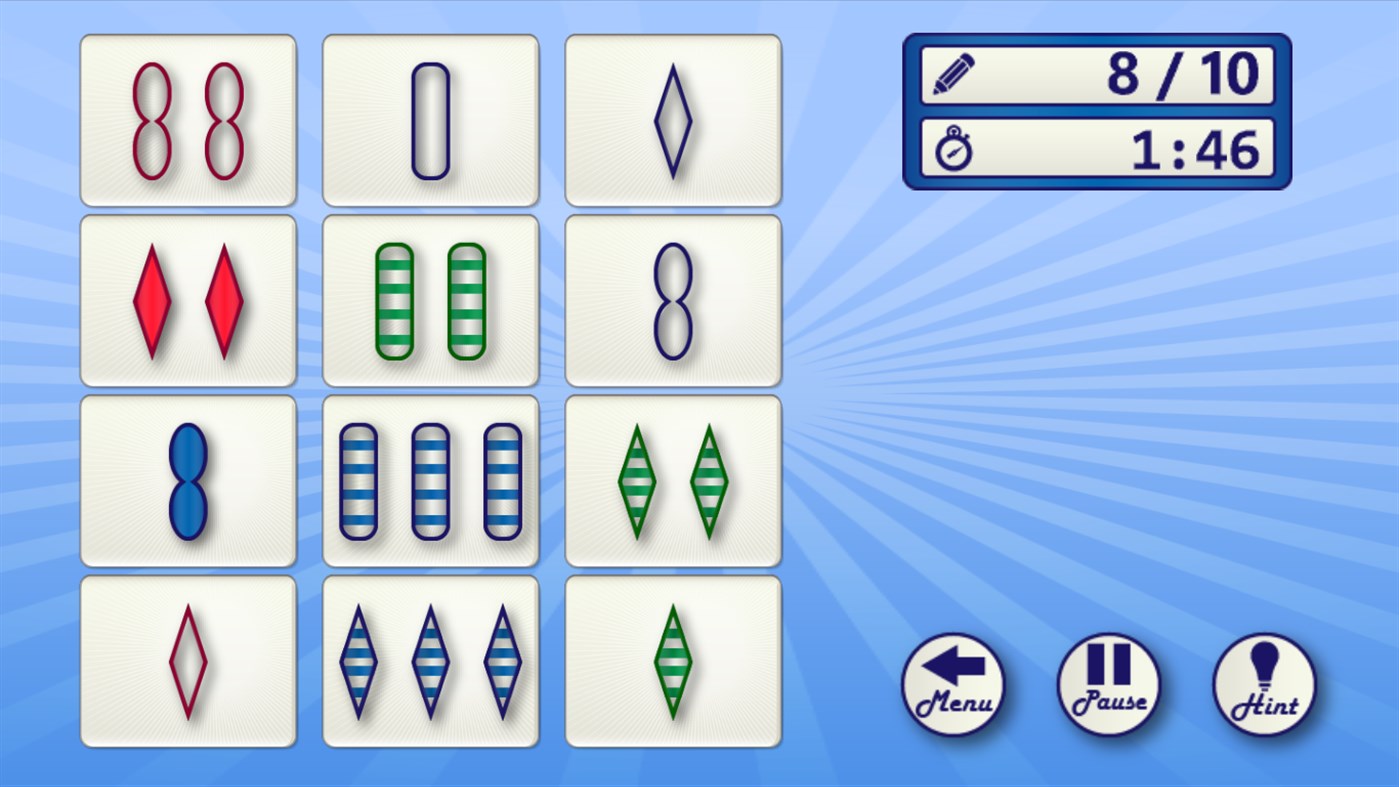Image resolution: width=1399 pixels, height=787 pixels.
Task: Select the card with three striped blue ovals
Action: [430, 479]
